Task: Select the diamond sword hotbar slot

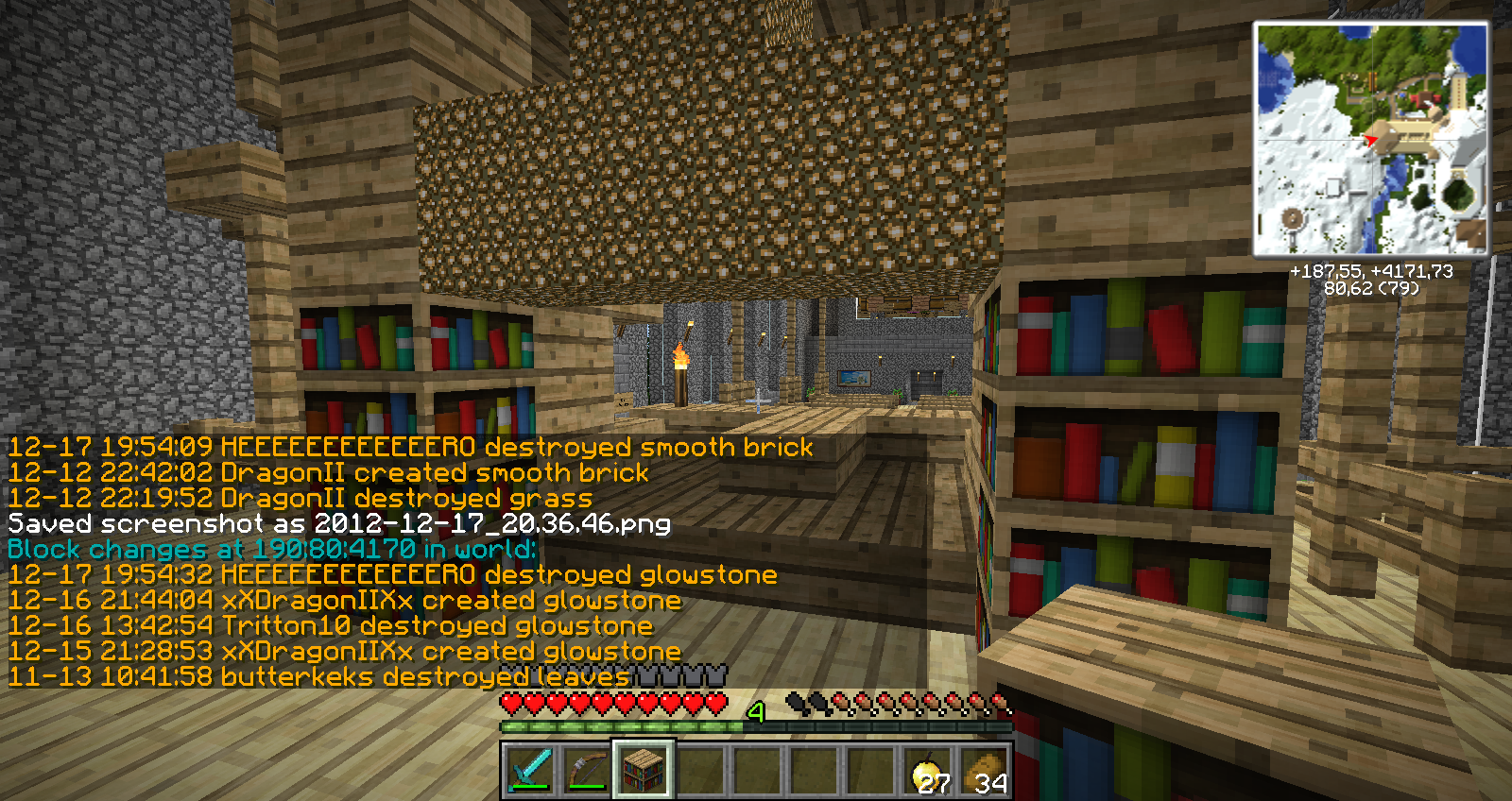Action: pos(529,770)
